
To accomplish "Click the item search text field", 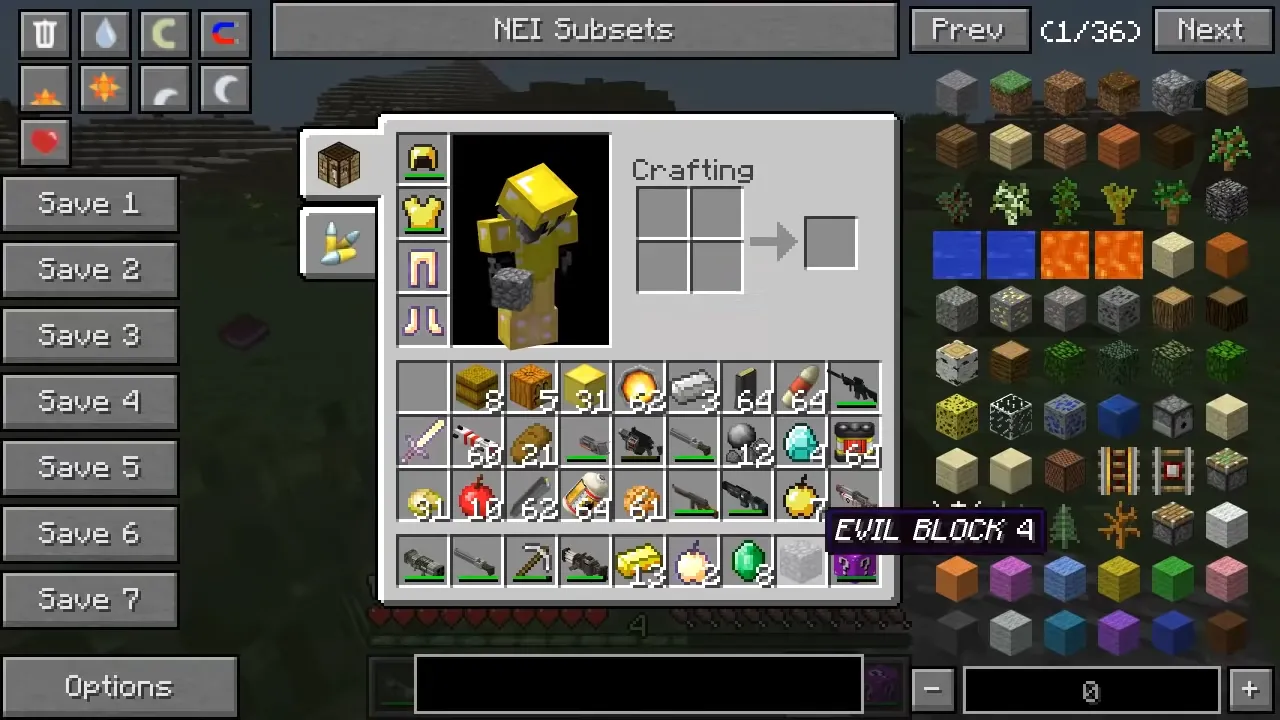I will 638,684.
